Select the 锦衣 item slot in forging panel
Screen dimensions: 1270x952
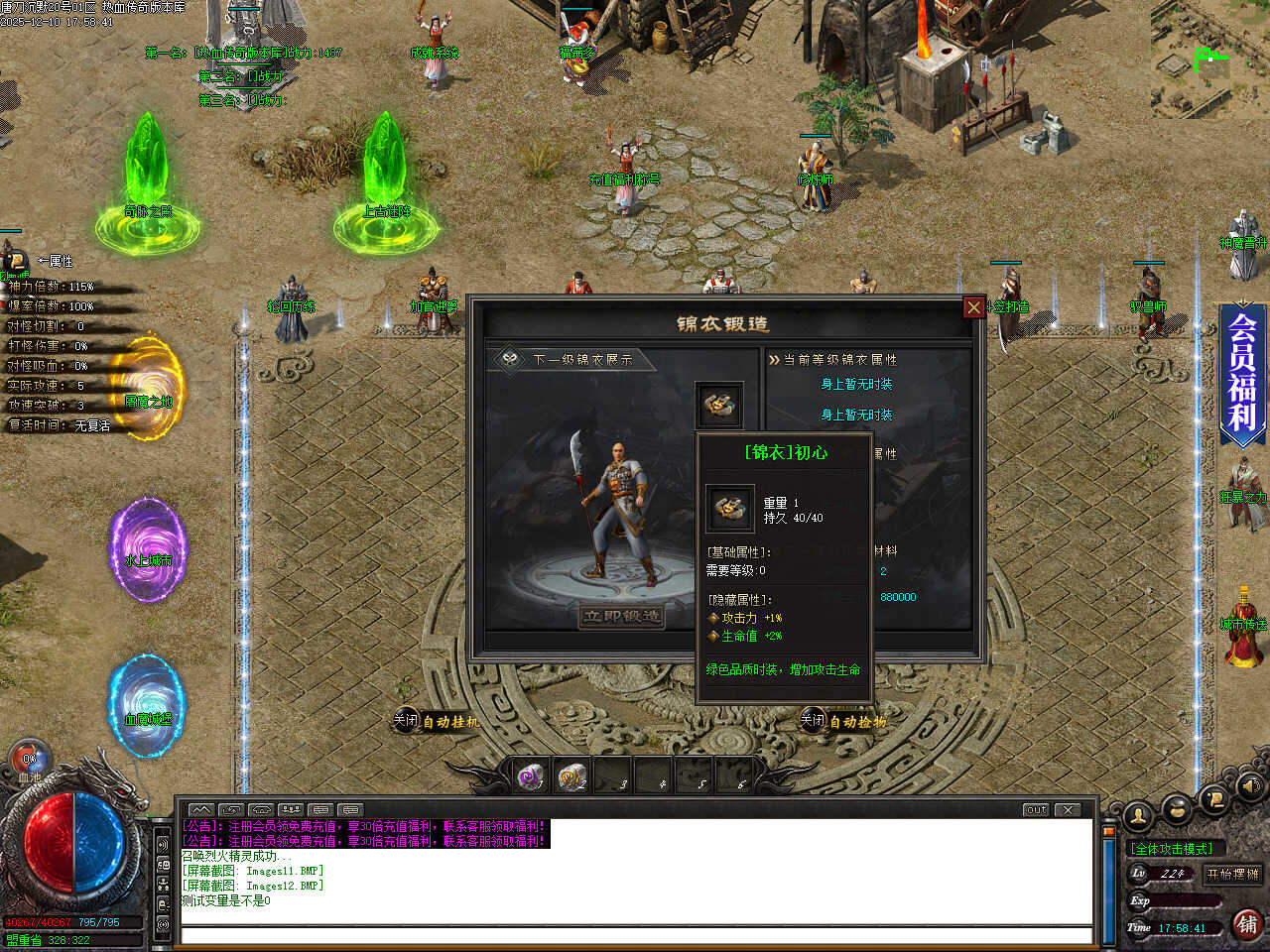point(719,406)
